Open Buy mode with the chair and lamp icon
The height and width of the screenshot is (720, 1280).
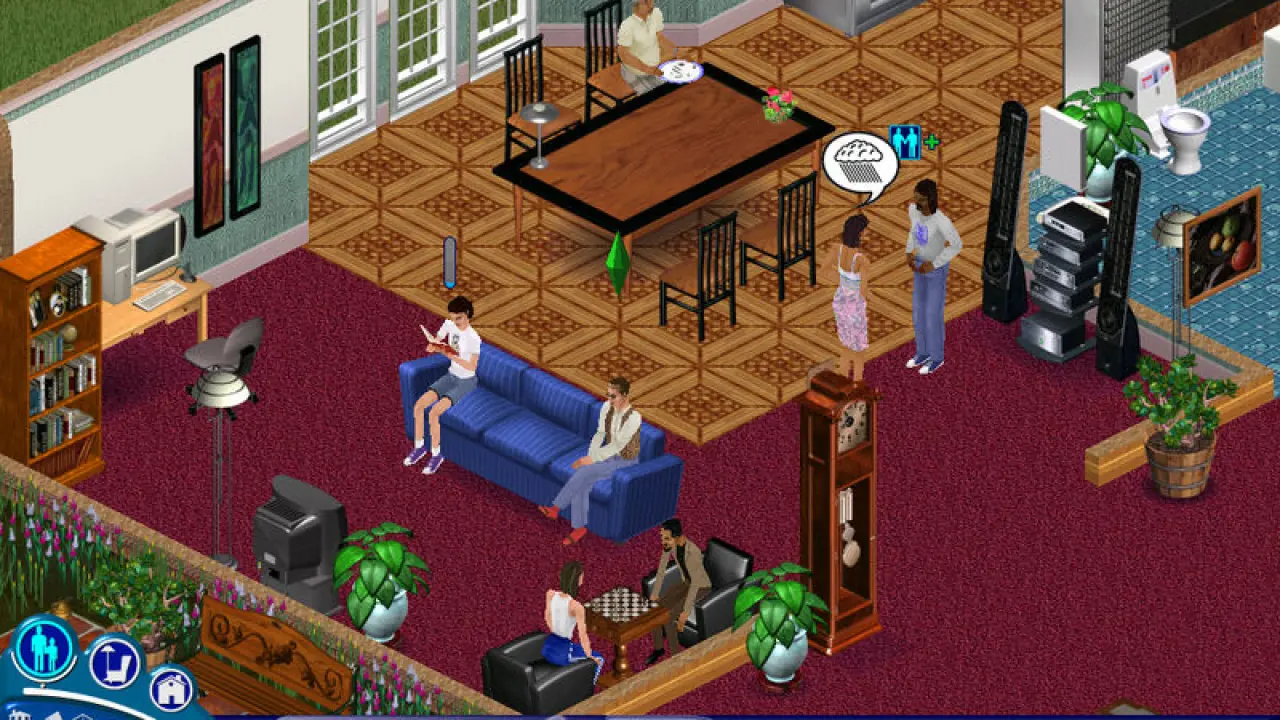113,662
